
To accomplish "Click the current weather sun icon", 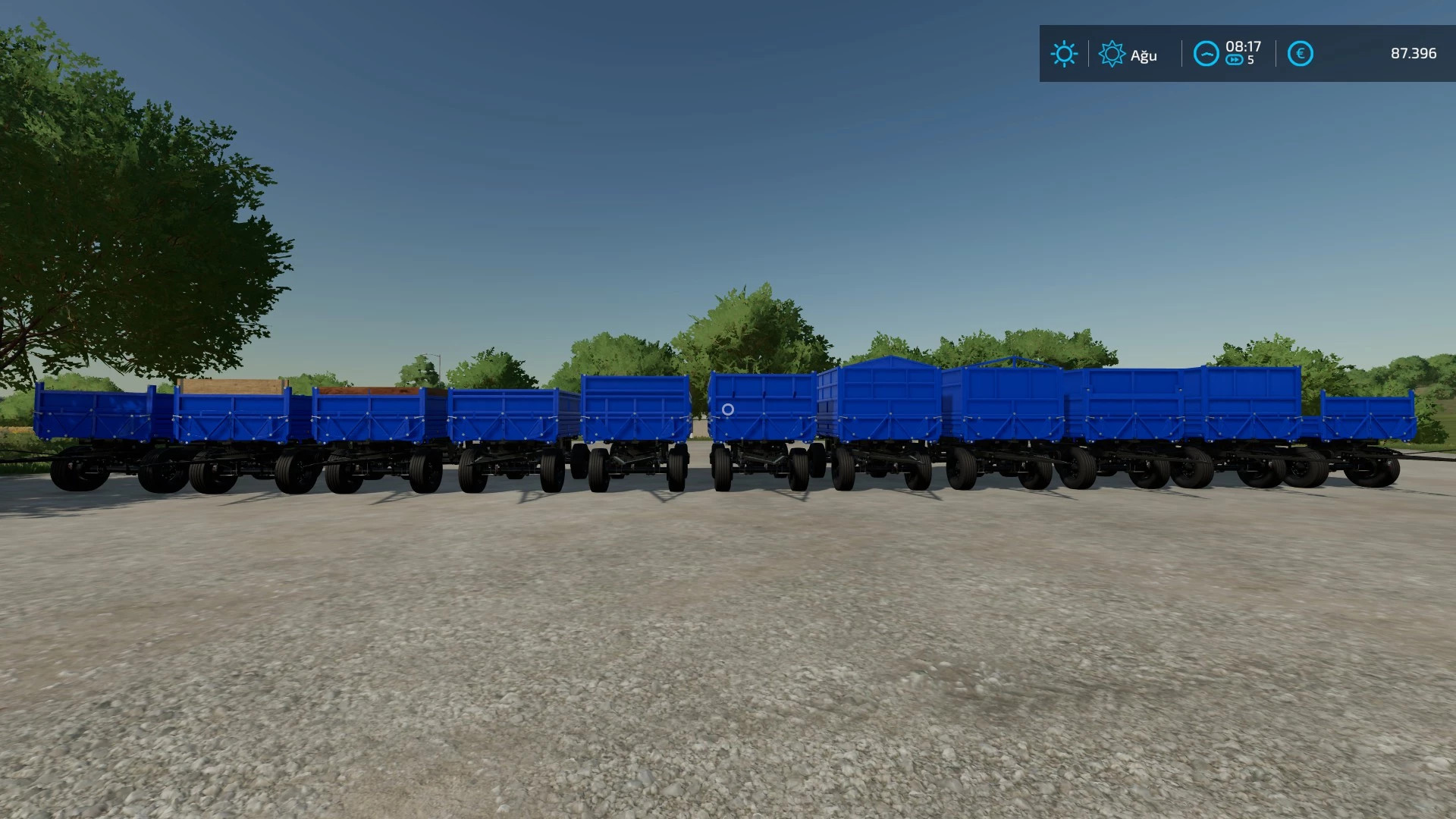I will pyautogui.click(x=1064, y=54).
